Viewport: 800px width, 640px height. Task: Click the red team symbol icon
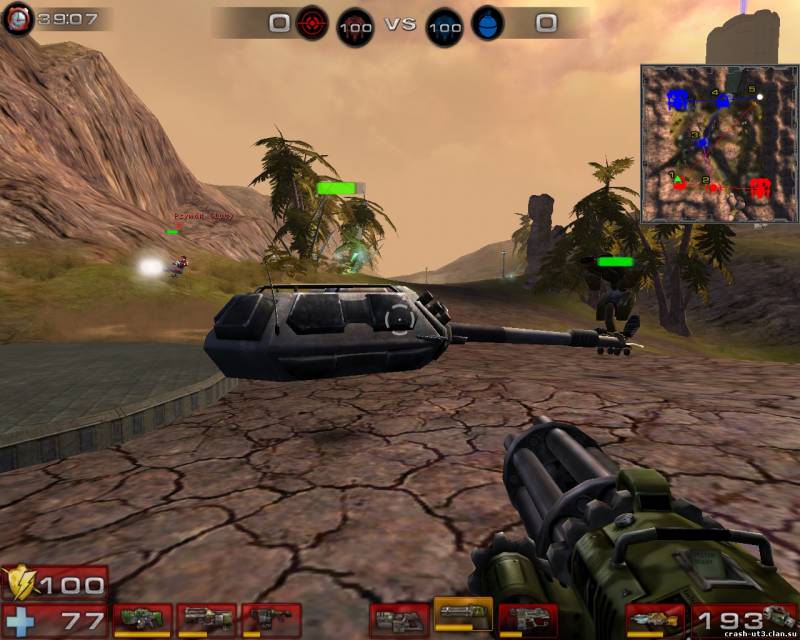coord(311,23)
